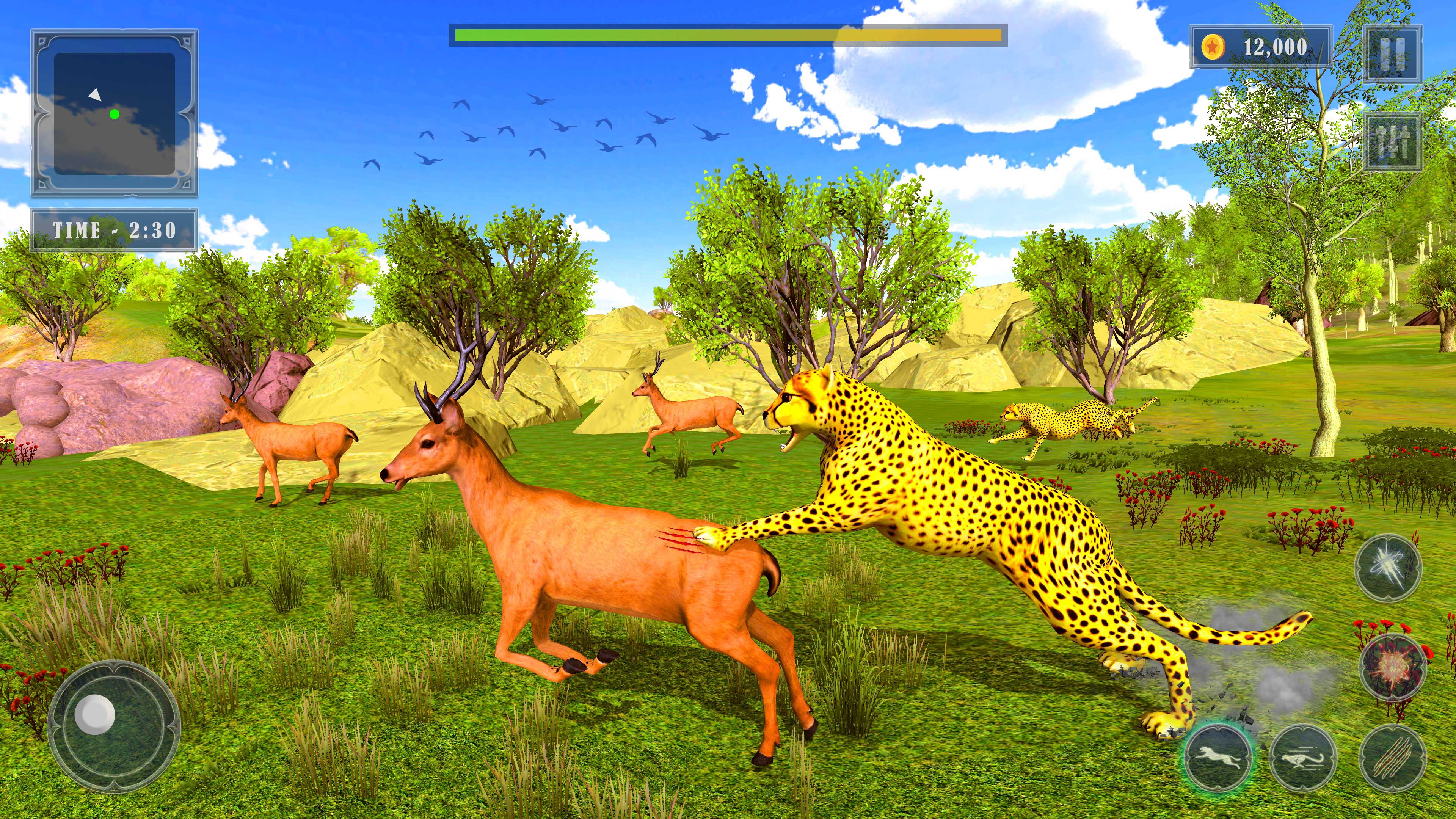This screenshot has height=819, width=1456.
Task: Tap the claw scratch attack icon
Action: point(1393,758)
